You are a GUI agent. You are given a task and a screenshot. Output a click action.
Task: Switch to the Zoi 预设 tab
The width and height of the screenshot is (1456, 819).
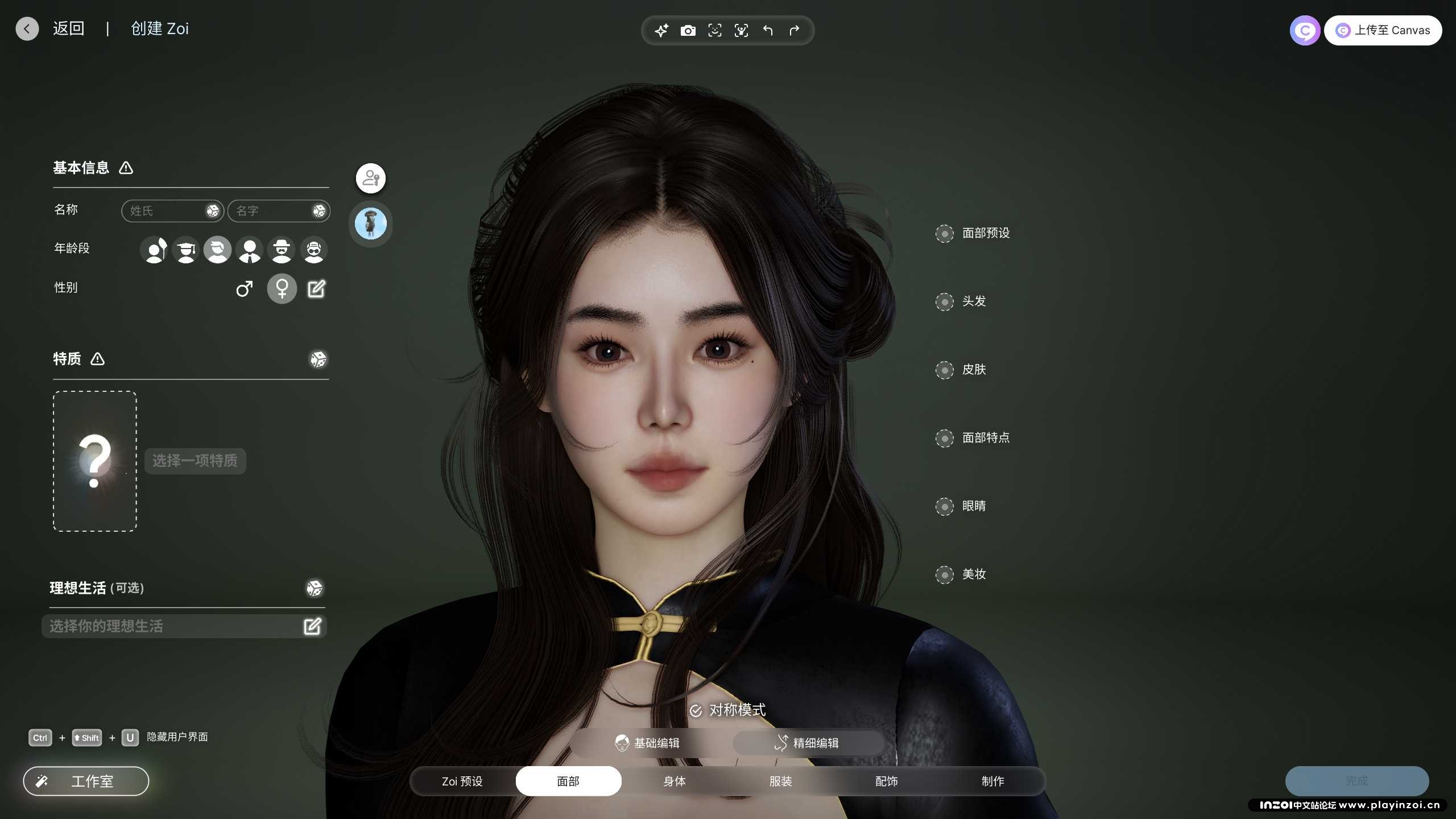462,781
